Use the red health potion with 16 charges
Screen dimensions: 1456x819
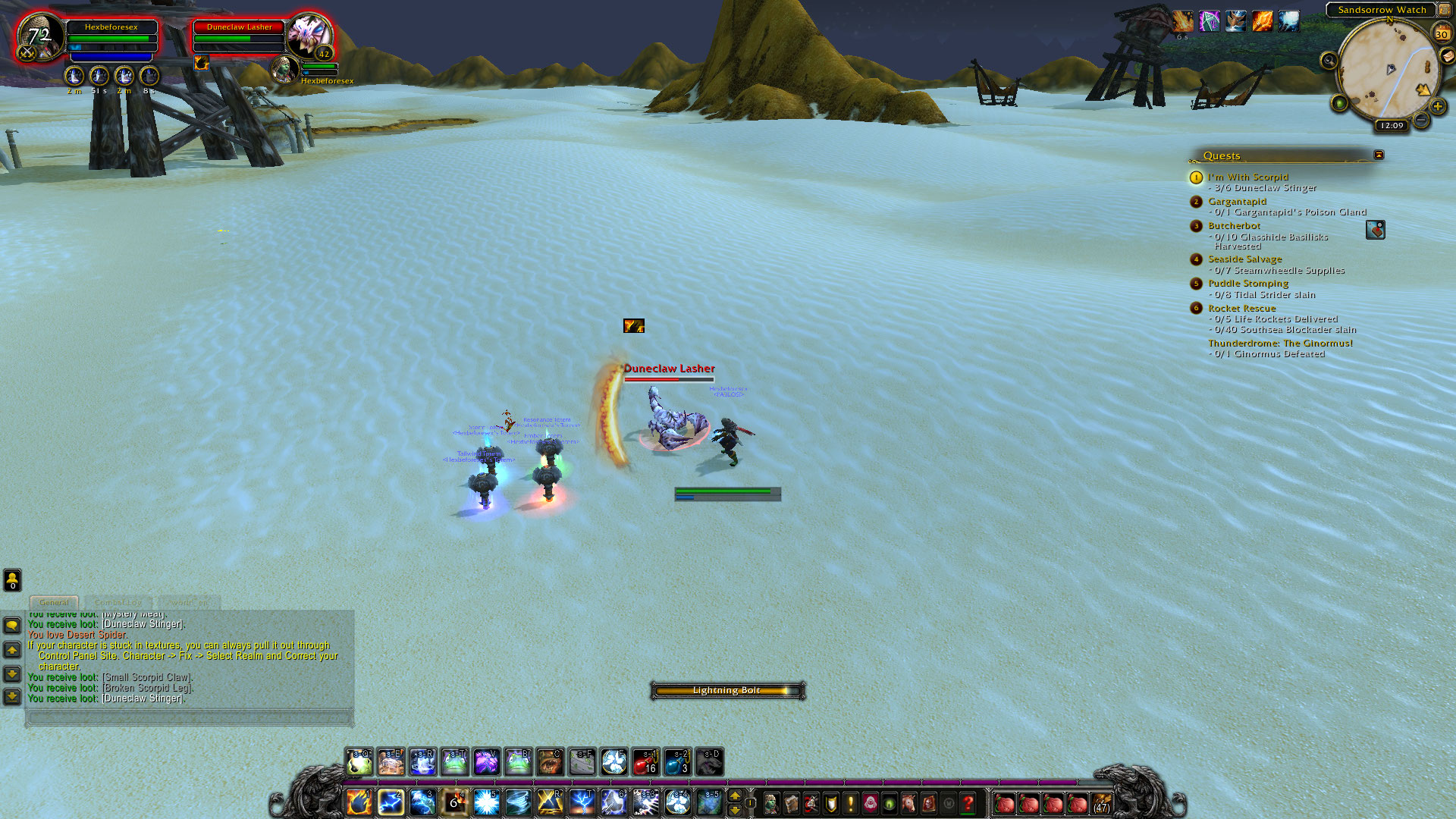point(645,762)
